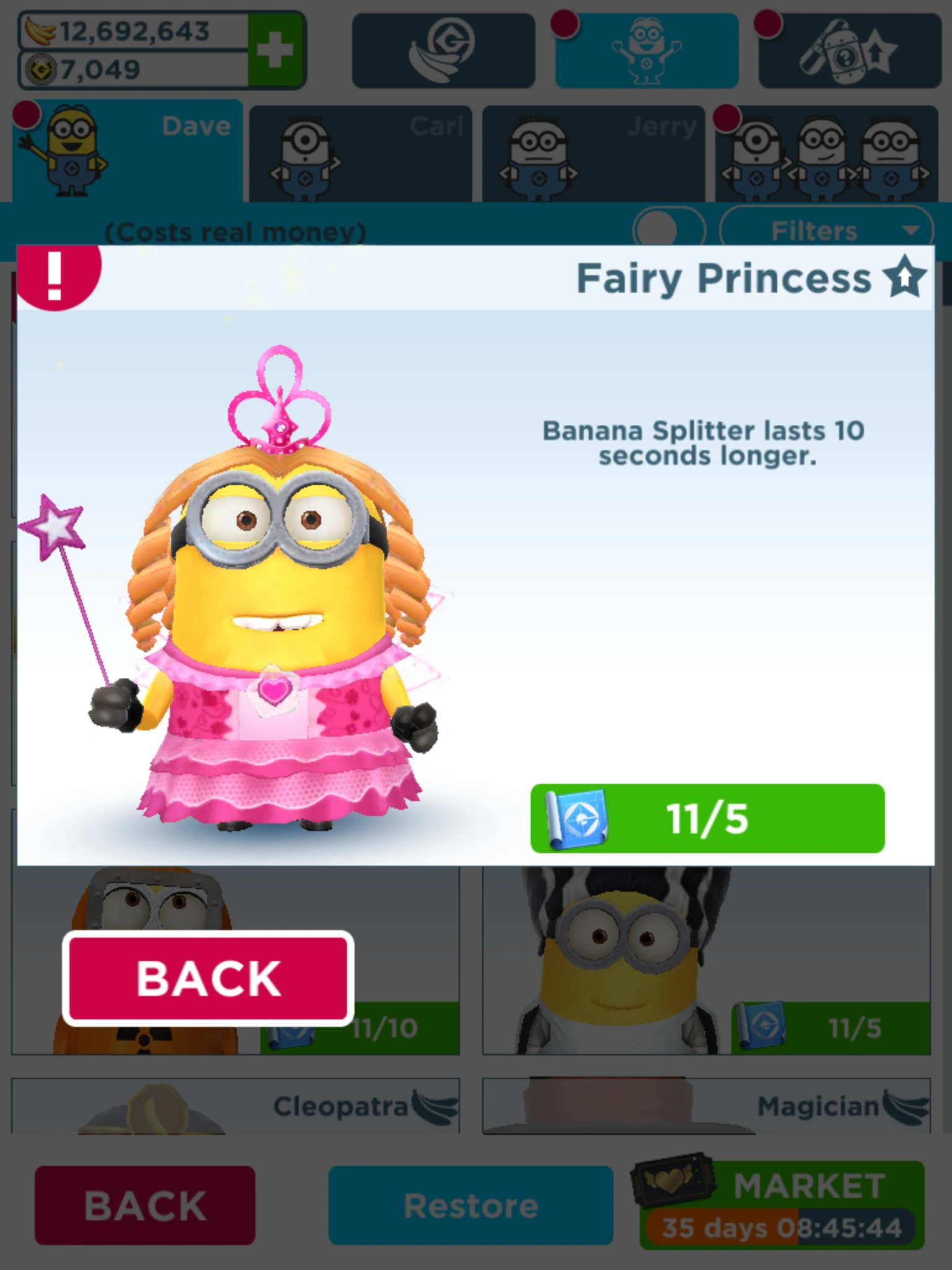Open the Filters dropdown

827,230
